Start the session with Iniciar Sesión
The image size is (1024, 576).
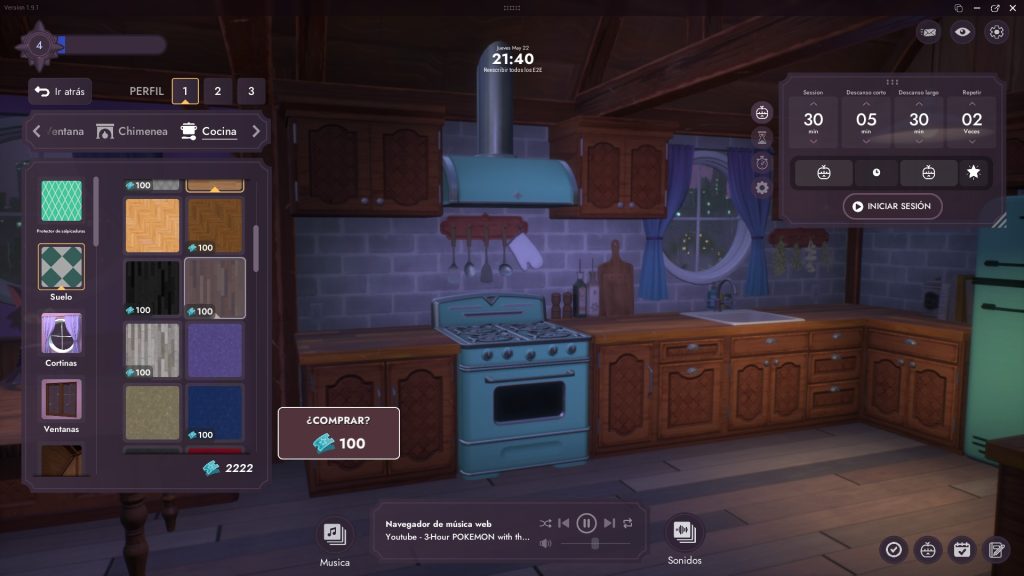pyautogui.click(x=892, y=207)
